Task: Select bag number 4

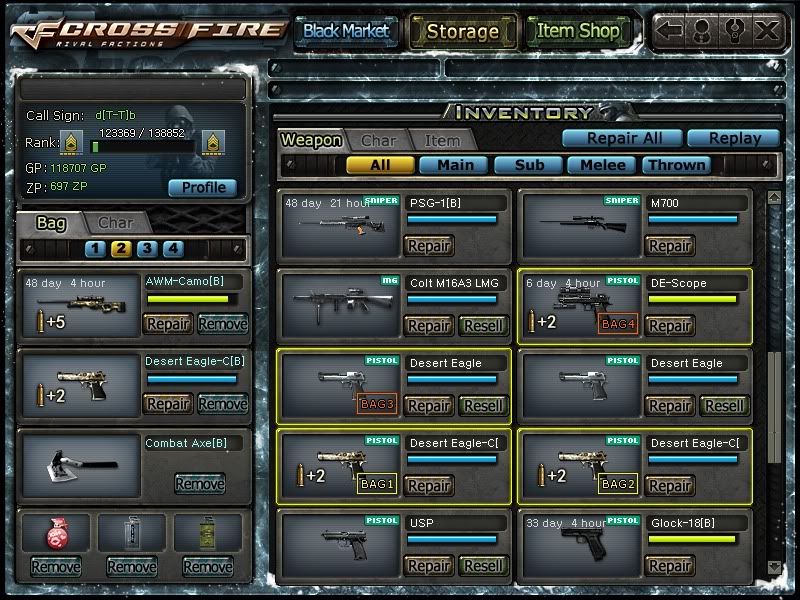Action: 173,249
